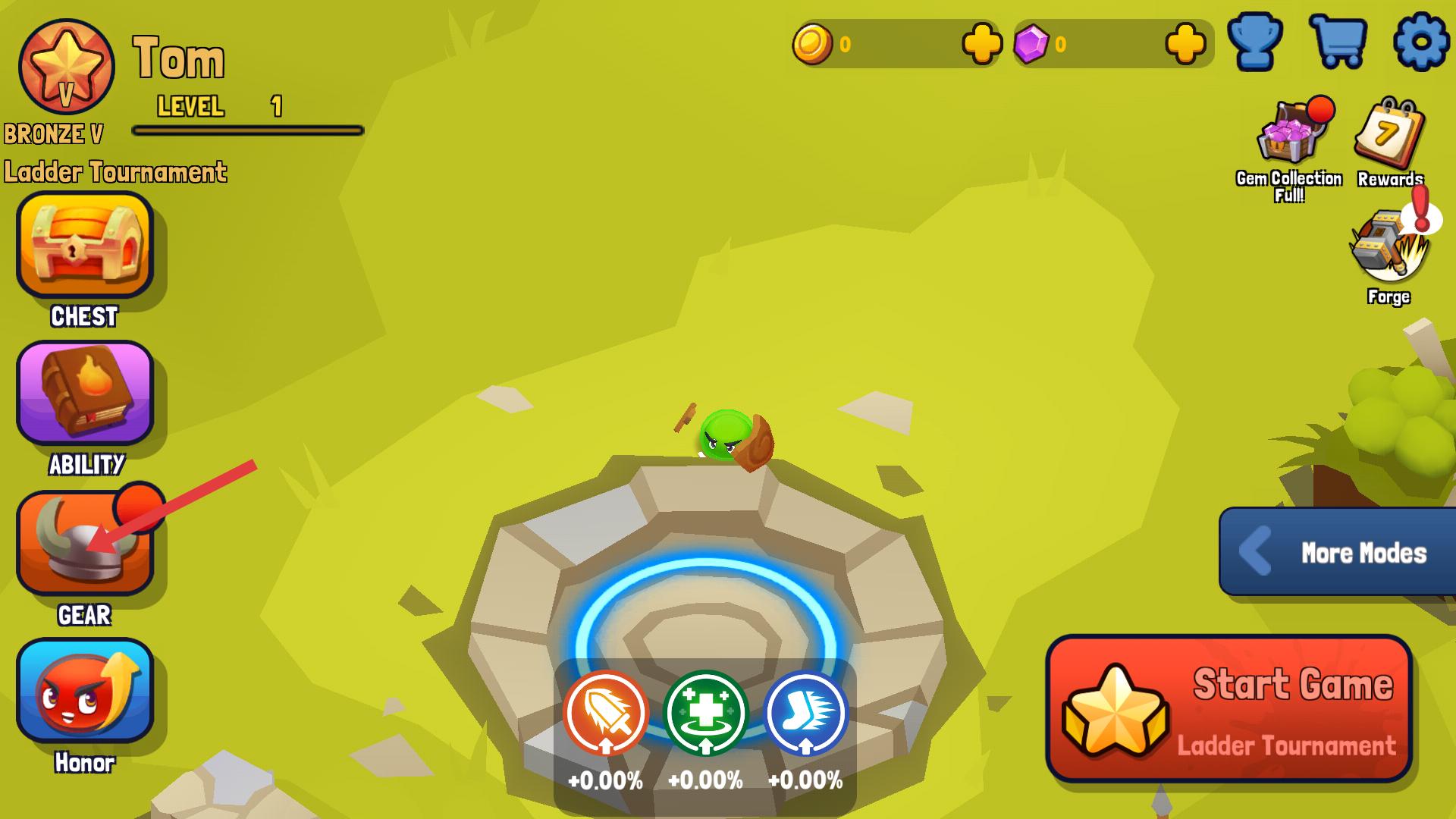Add more purple gems
The width and height of the screenshot is (1456, 819).
click(x=1185, y=44)
